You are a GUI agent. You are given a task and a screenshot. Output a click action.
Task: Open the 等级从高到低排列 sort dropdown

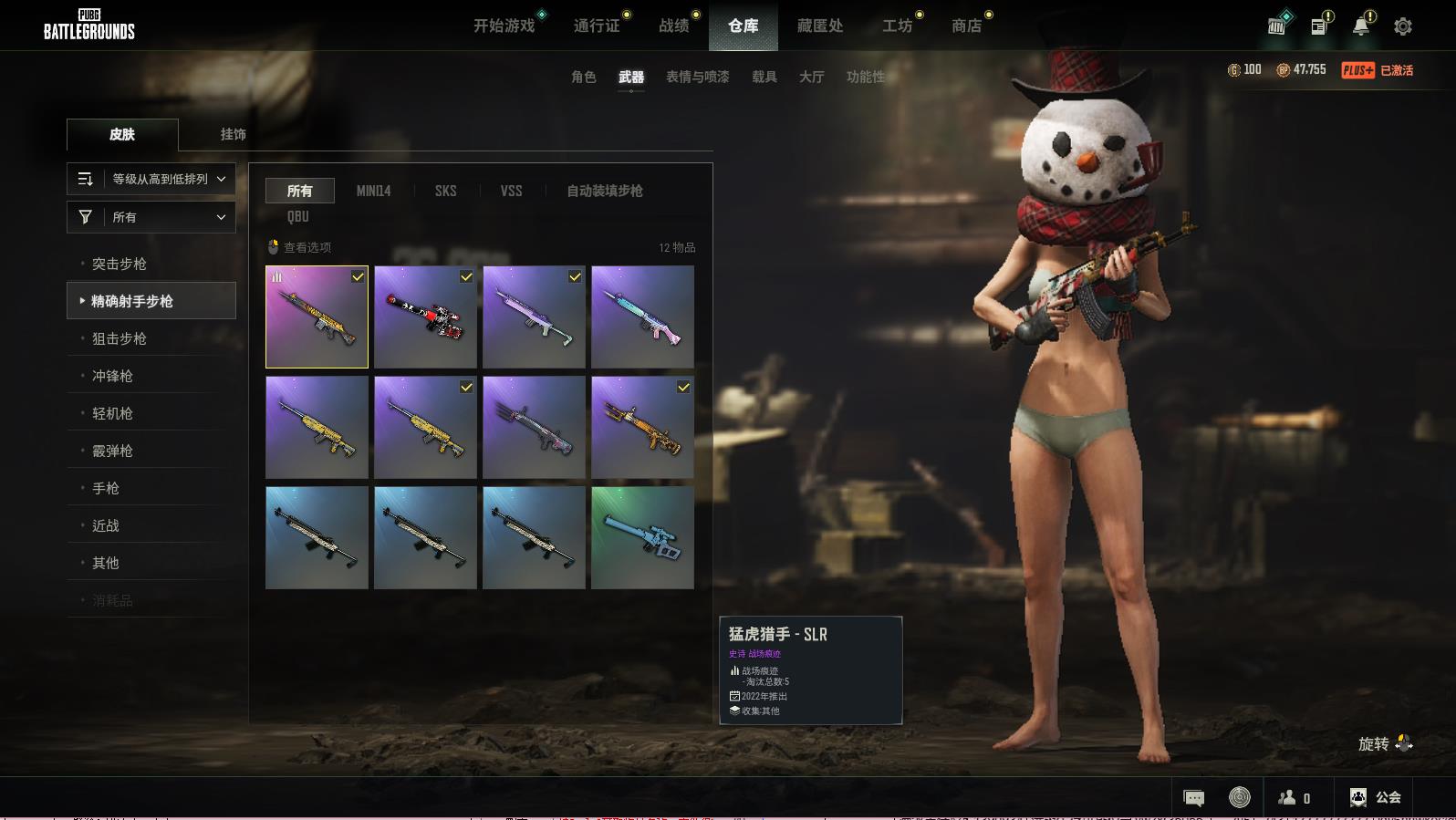(x=151, y=179)
